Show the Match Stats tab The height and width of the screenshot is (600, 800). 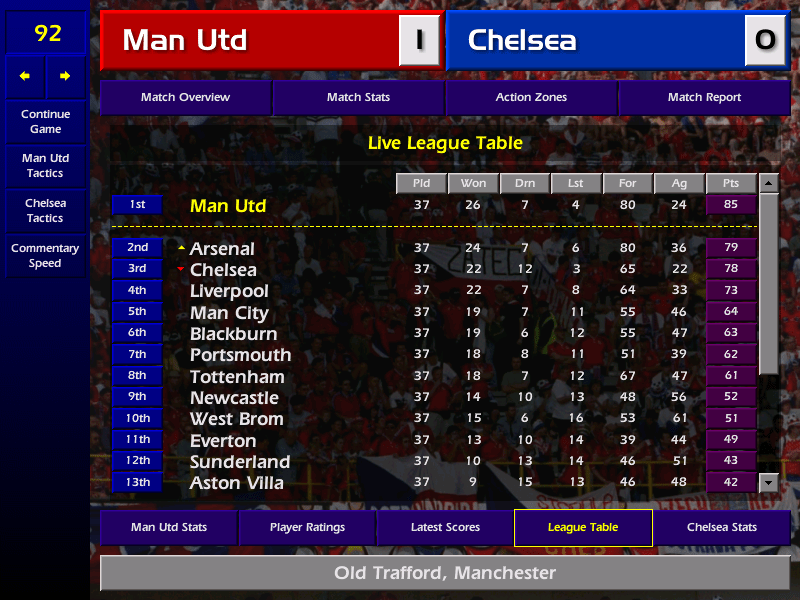click(x=358, y=98)
